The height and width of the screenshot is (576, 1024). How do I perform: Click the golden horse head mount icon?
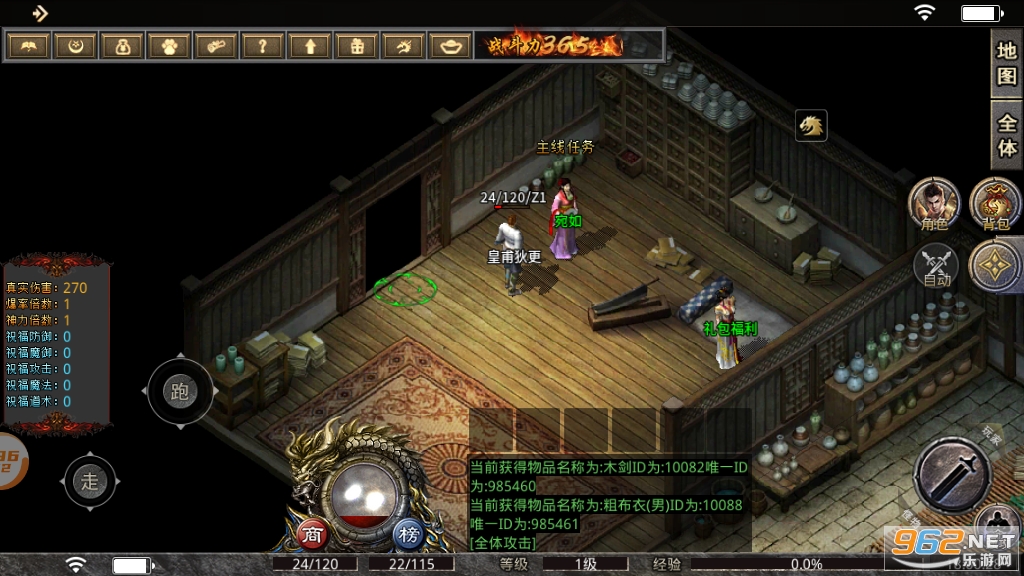pos(811,126)
